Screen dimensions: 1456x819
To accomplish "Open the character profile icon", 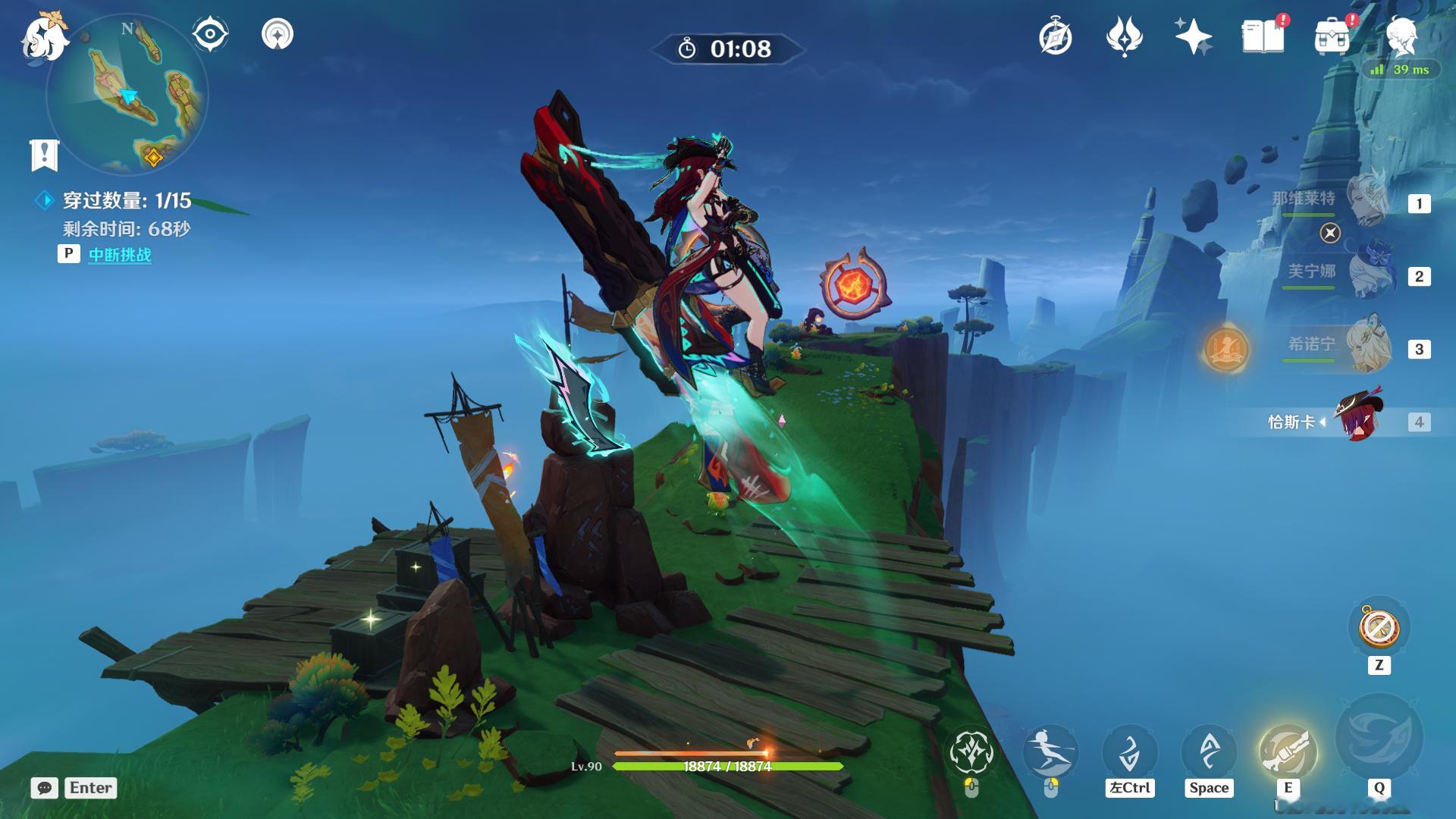I will point(1401,36).
